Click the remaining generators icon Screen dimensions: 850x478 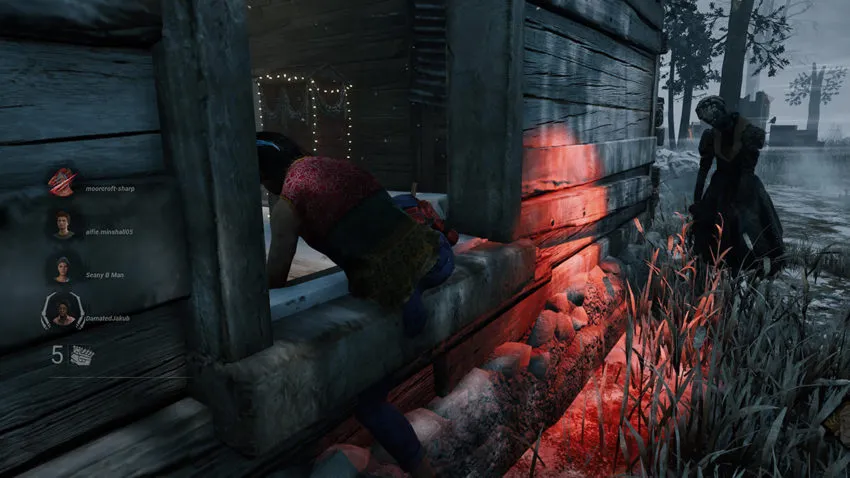82,354
